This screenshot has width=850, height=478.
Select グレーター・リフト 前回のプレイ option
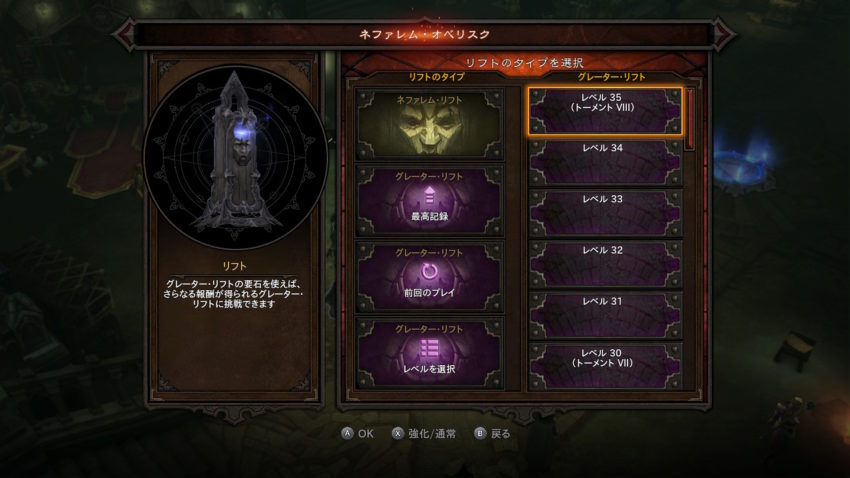click(431, 276)
